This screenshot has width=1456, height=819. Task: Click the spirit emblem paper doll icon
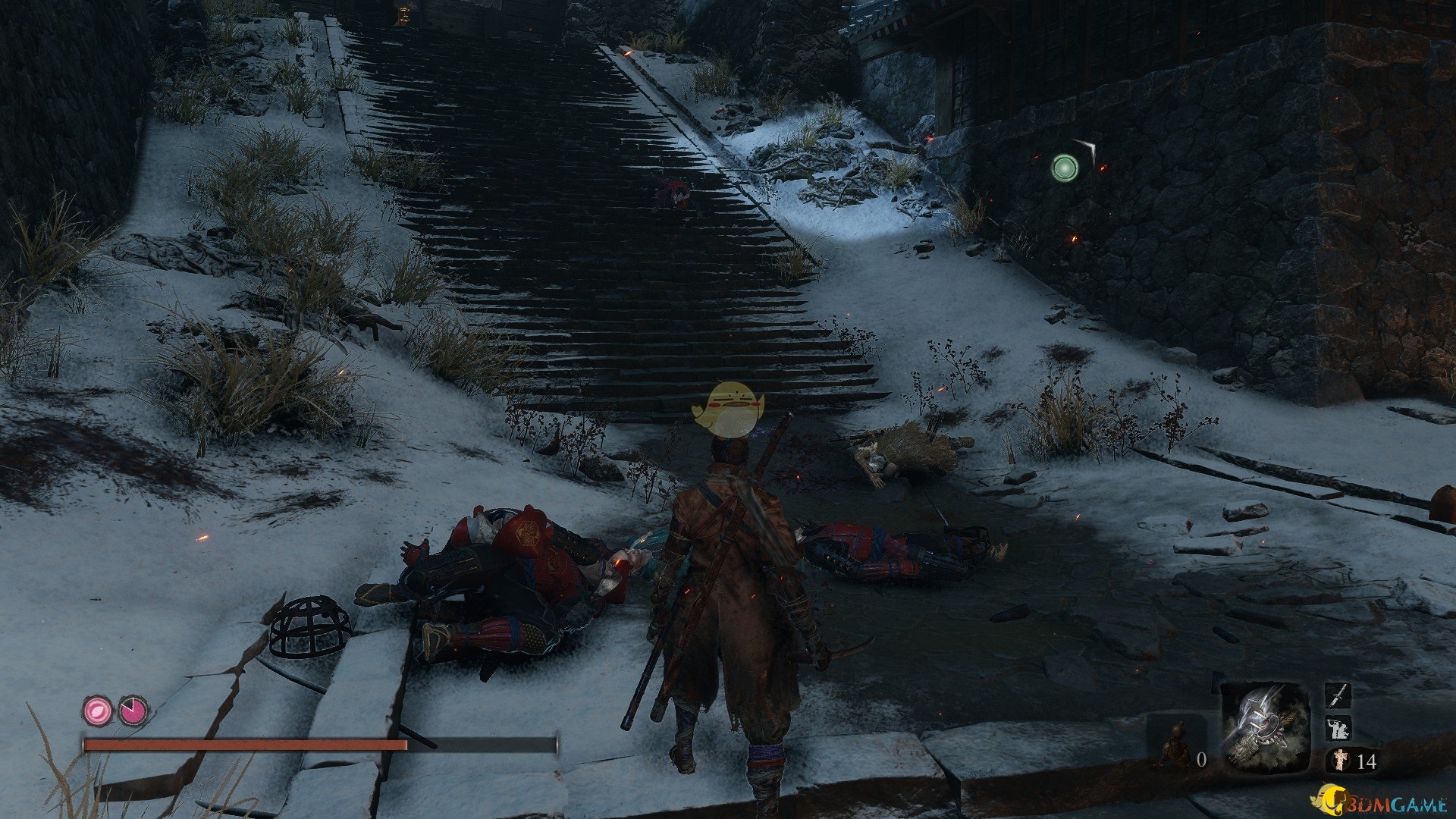[x=1341, y=760]
